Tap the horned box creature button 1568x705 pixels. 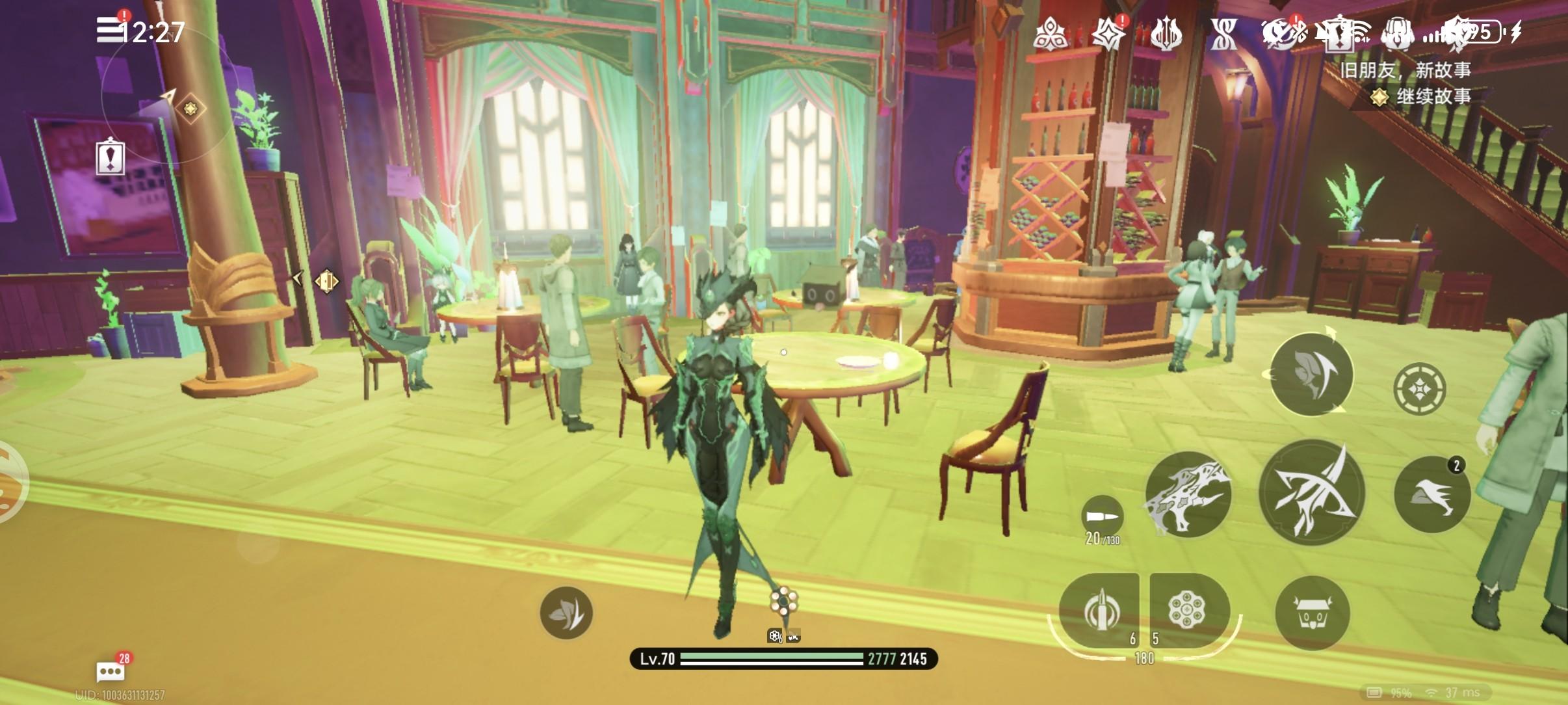[x=1312, y=613]
